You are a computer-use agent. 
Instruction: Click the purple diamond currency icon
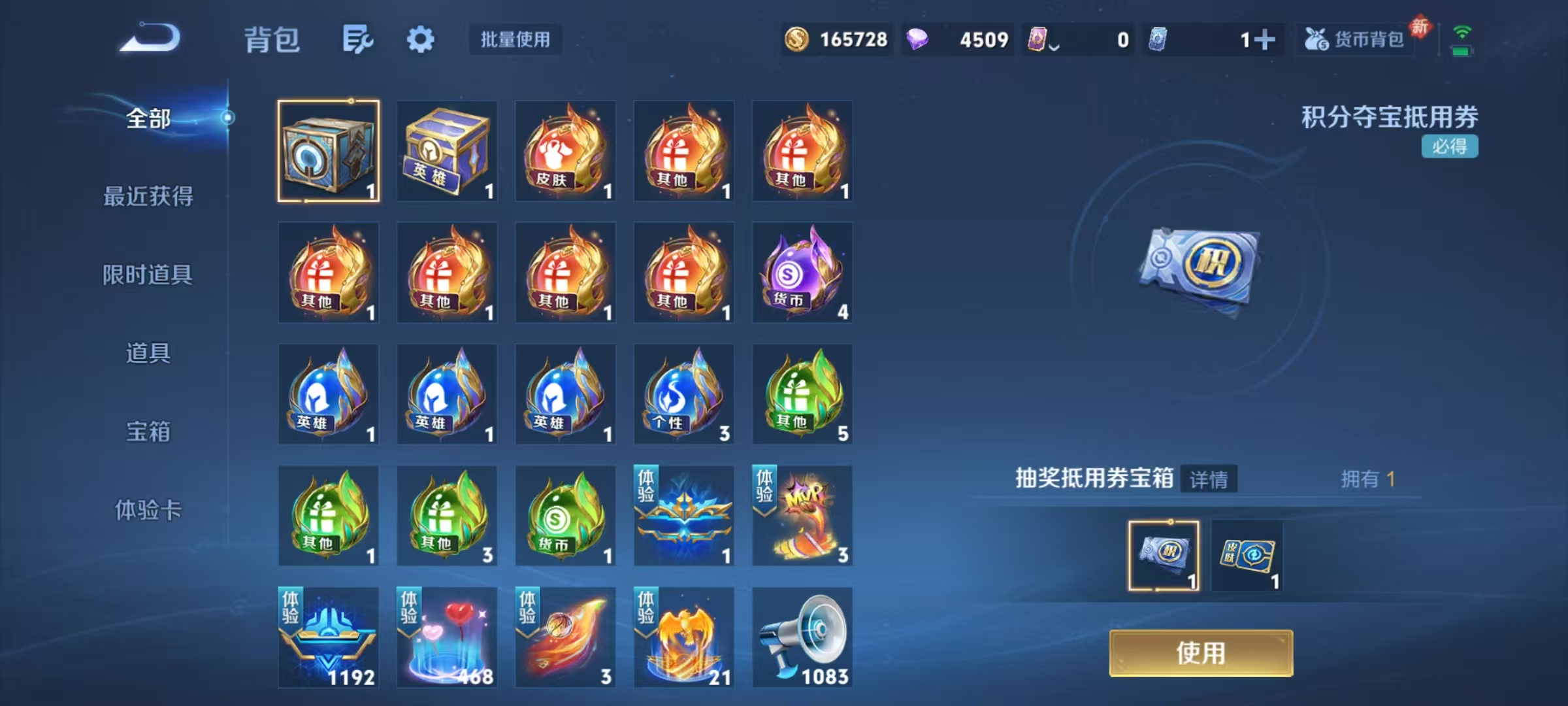click(917, 40)
